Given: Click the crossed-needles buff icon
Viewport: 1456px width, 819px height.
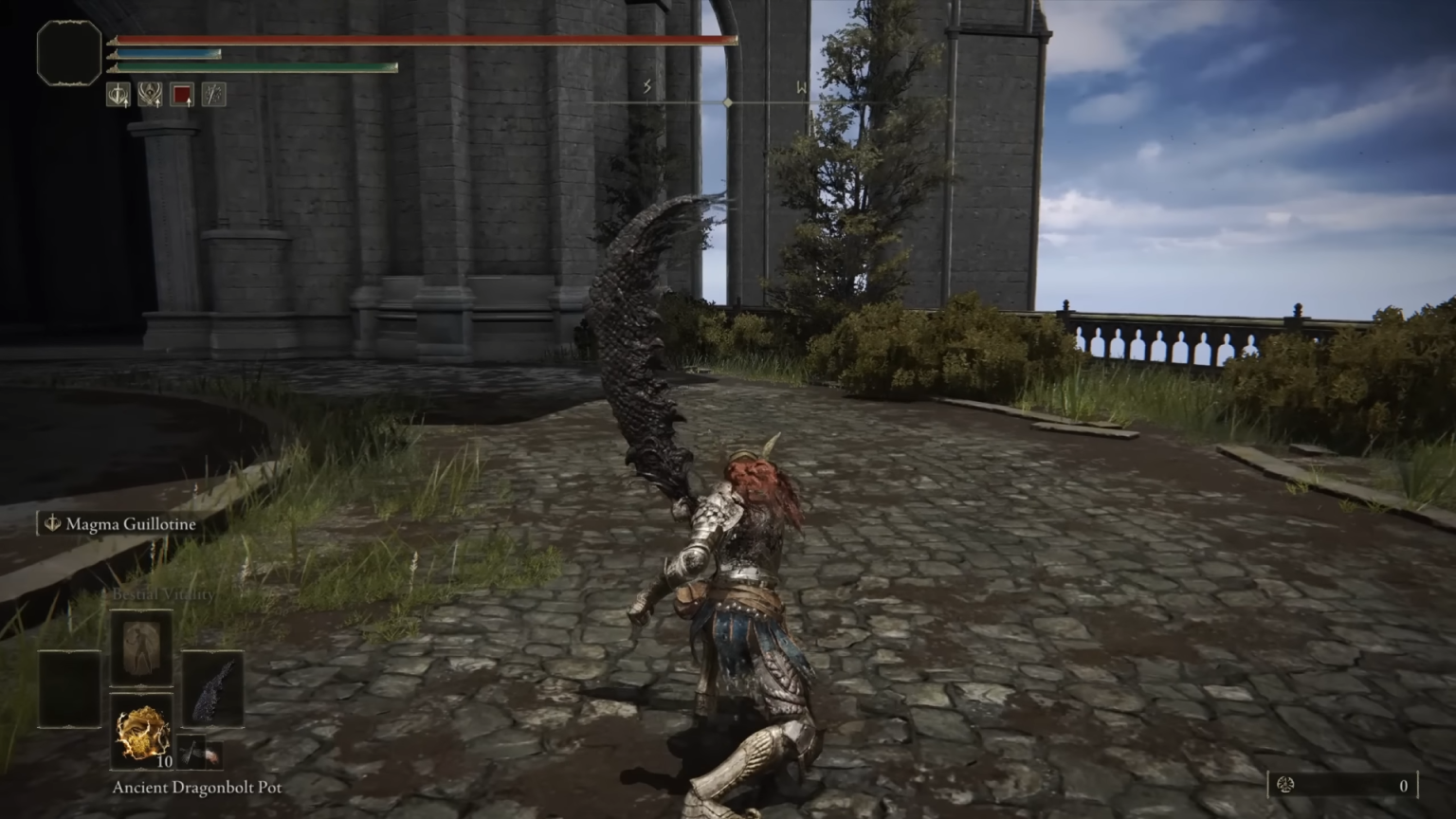Looking at the screenshot, I should (213, 95).
